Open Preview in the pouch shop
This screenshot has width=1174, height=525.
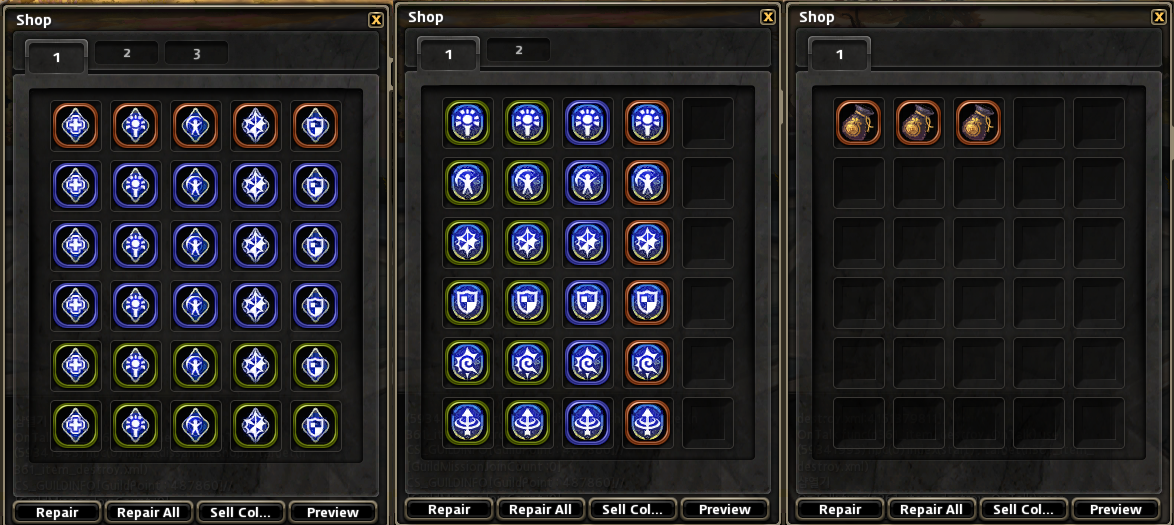(x=1116, y=510)
